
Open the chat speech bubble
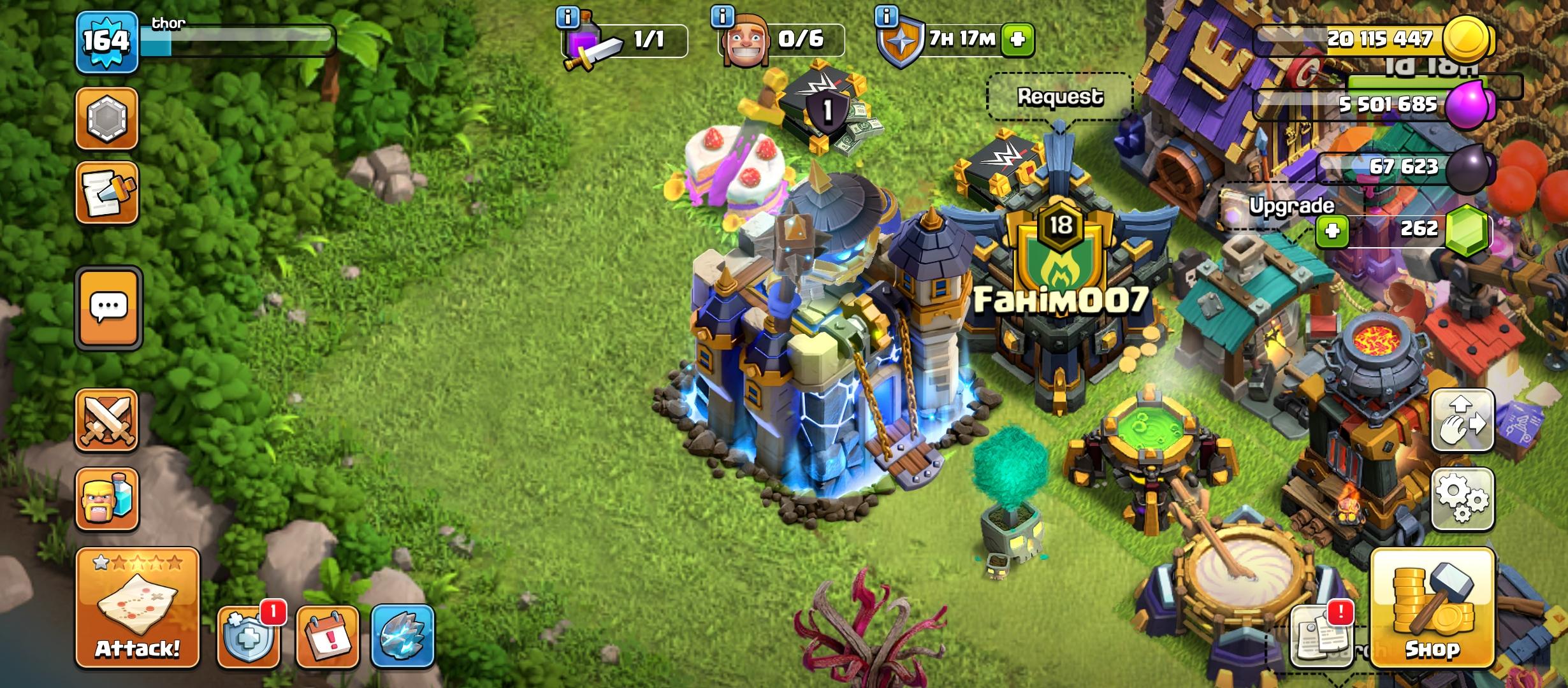(x=108, y=308)
